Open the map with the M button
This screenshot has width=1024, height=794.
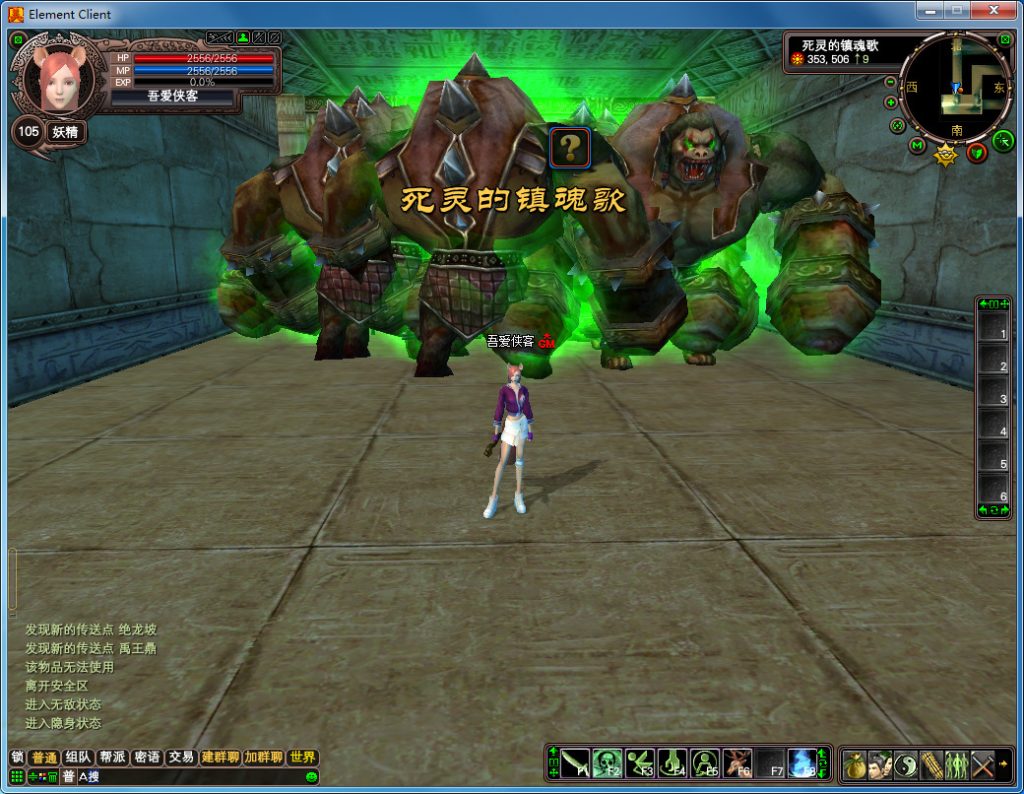pyautogui.click(x=917, y=146)
